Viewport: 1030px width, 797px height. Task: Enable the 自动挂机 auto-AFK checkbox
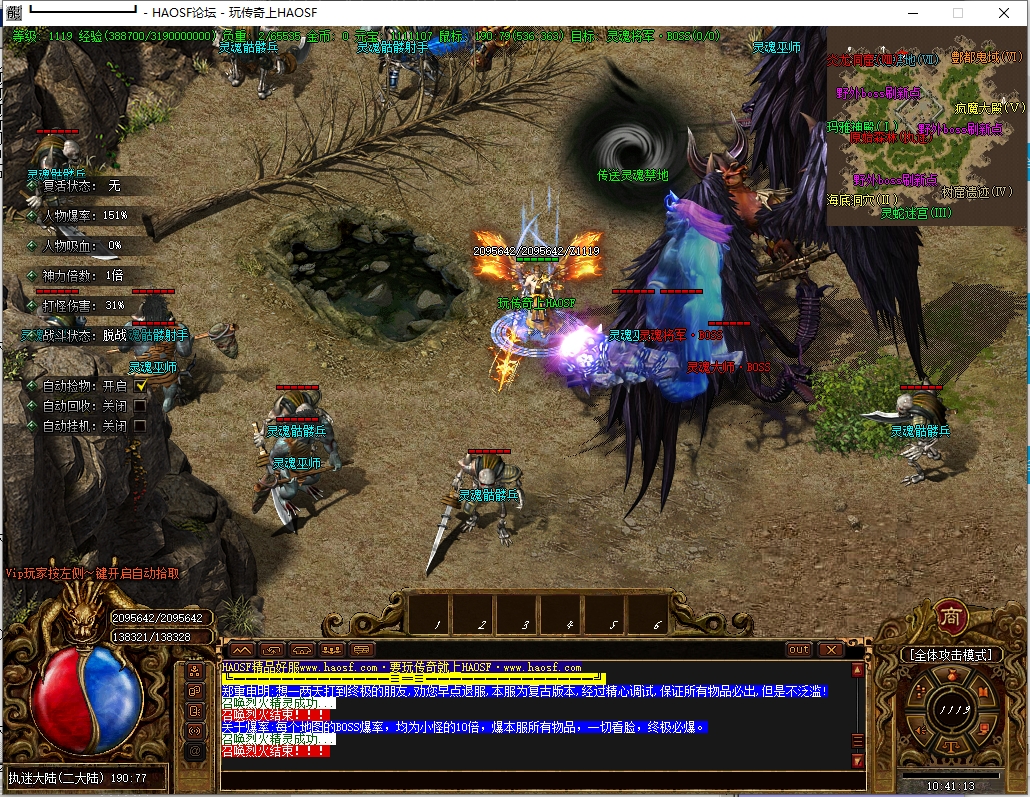click(141, 425)
